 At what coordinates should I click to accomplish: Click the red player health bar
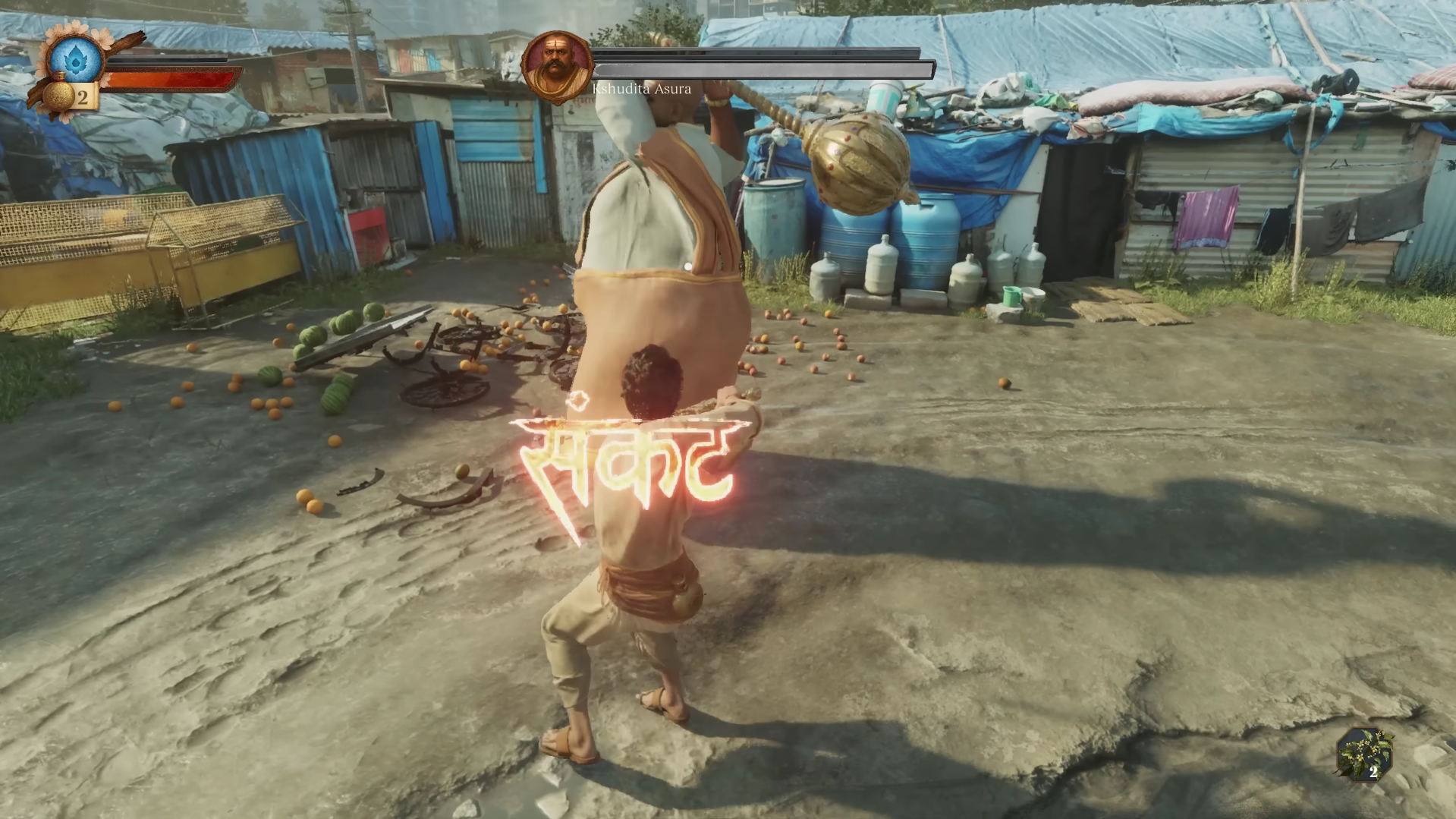[171, 79]
